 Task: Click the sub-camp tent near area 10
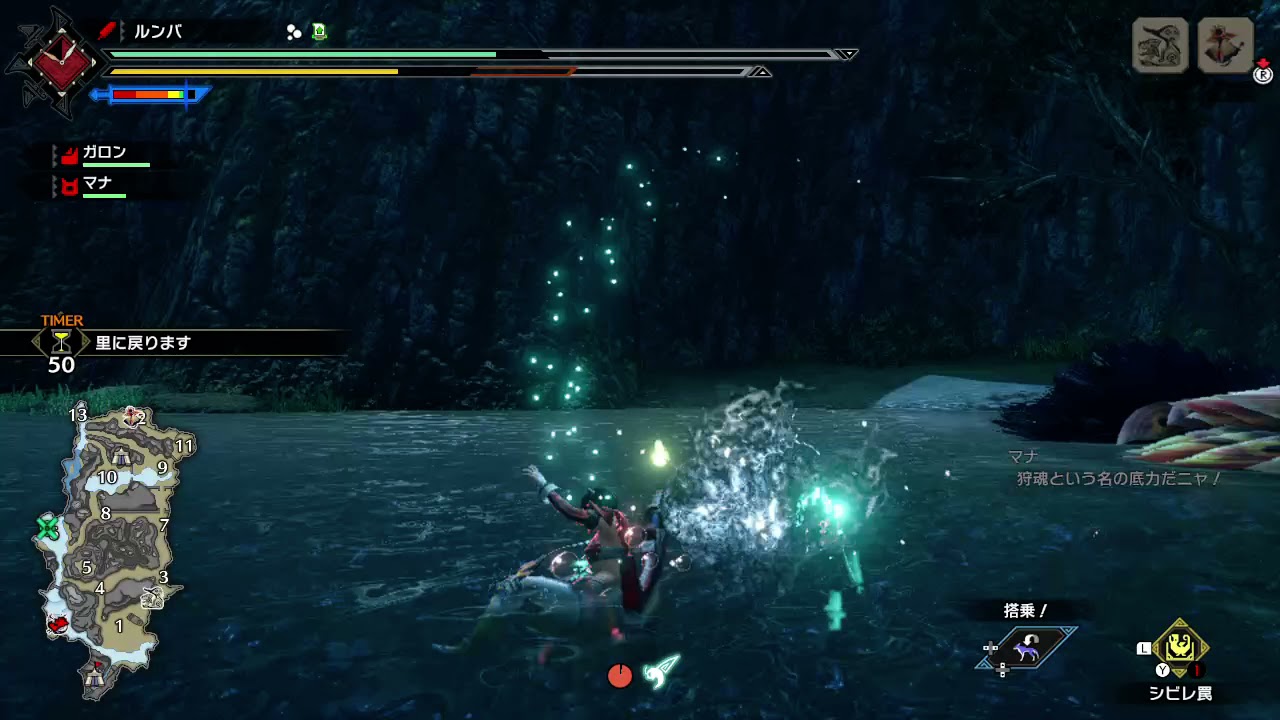point(120,457)
